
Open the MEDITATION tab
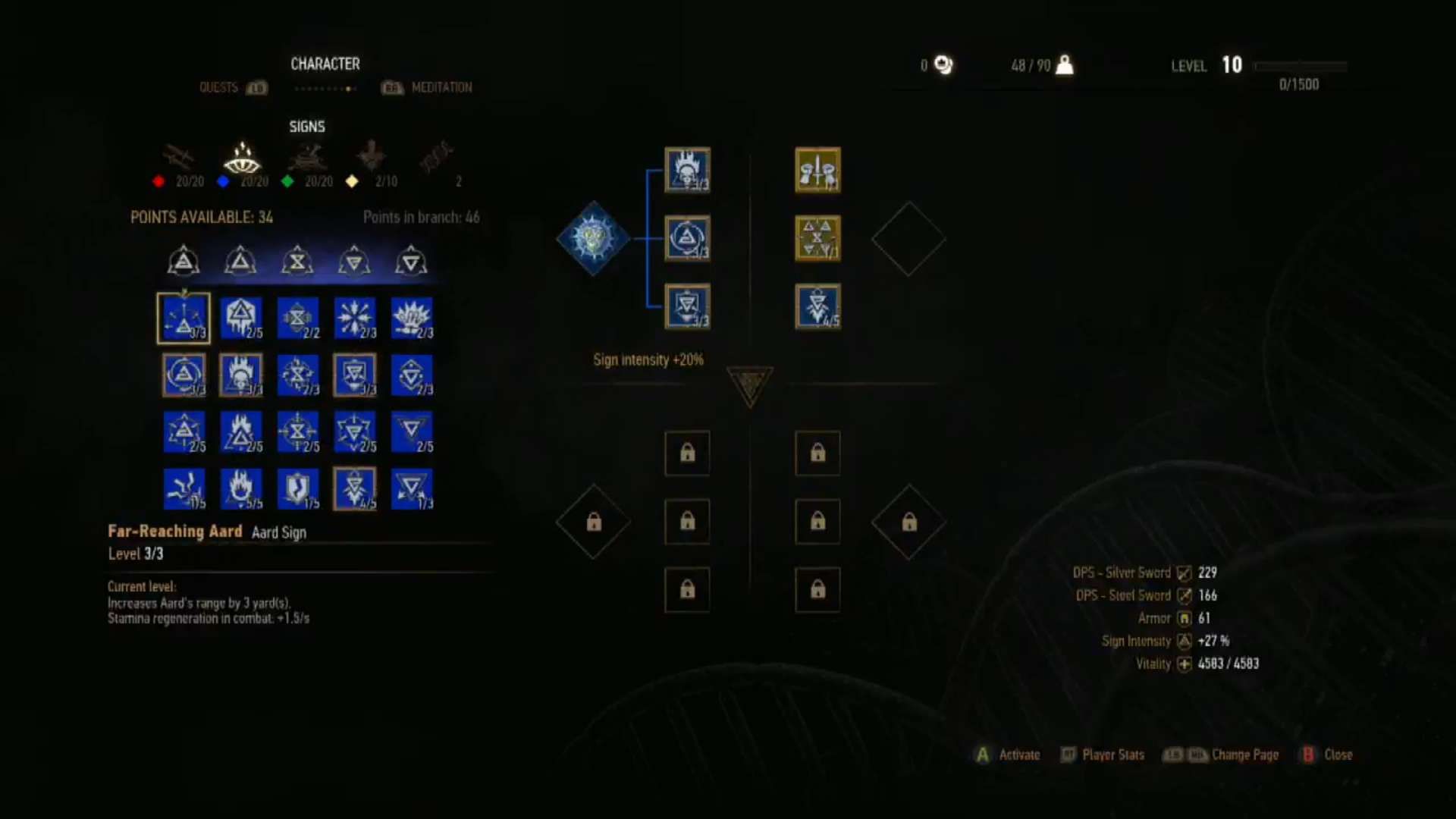(442, 87)
